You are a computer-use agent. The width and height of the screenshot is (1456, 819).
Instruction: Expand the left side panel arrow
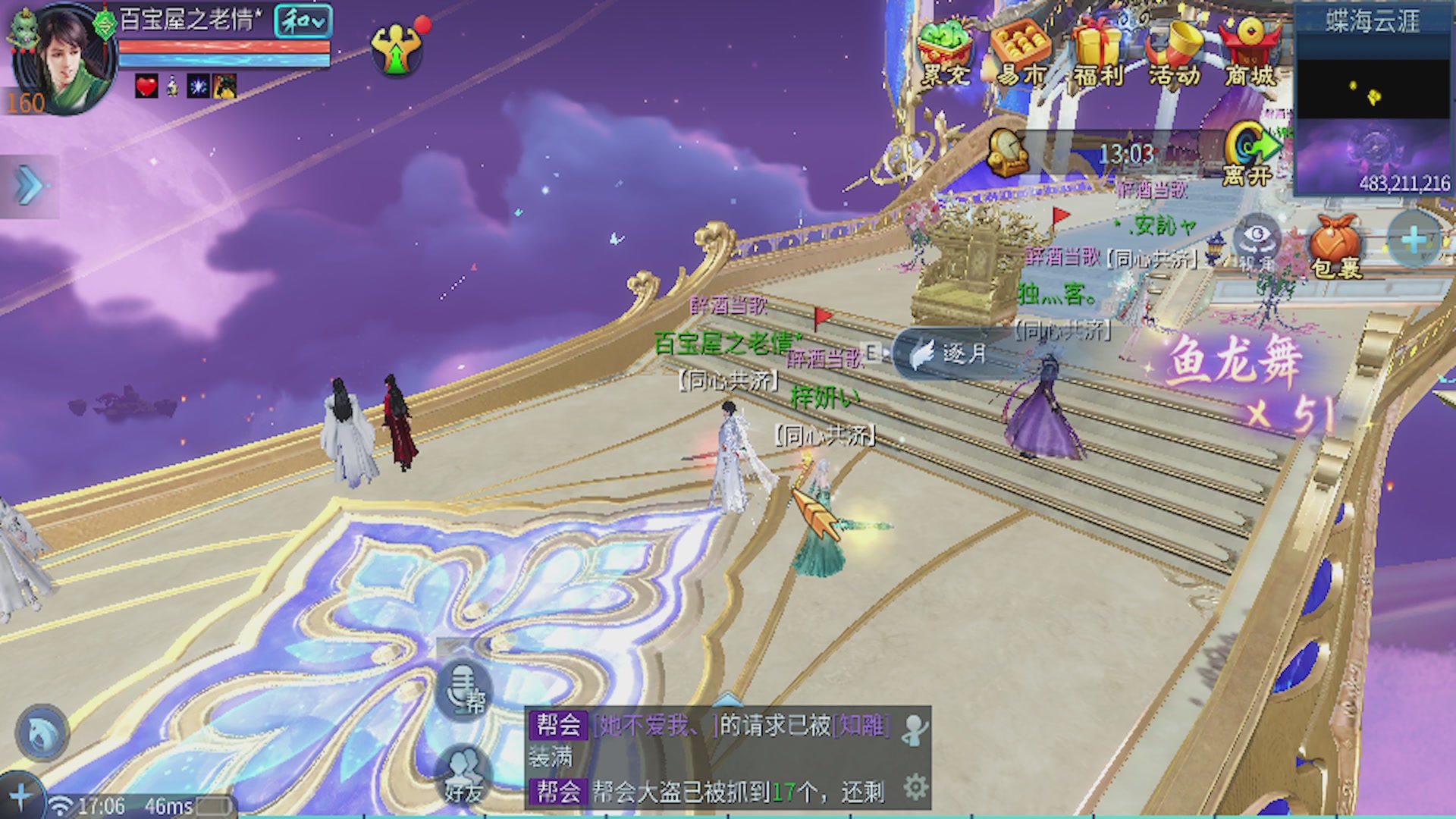coord(29,187)
